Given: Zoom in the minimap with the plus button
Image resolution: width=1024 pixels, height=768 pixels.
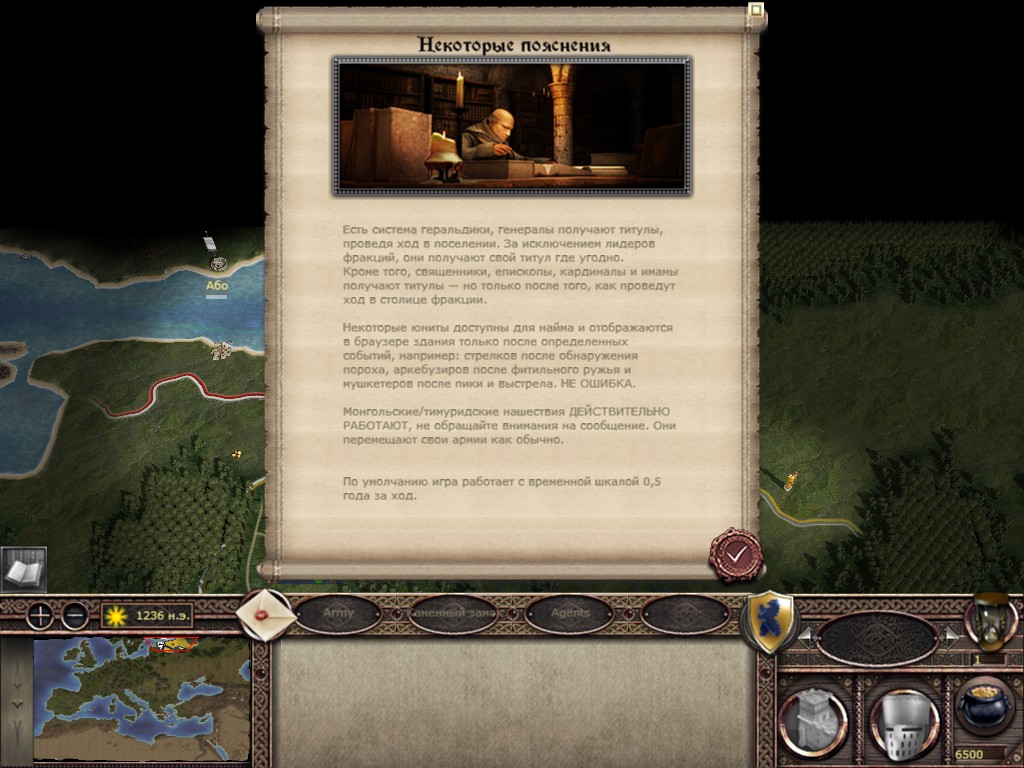Looking at the screenshot, I should (40, 616).
